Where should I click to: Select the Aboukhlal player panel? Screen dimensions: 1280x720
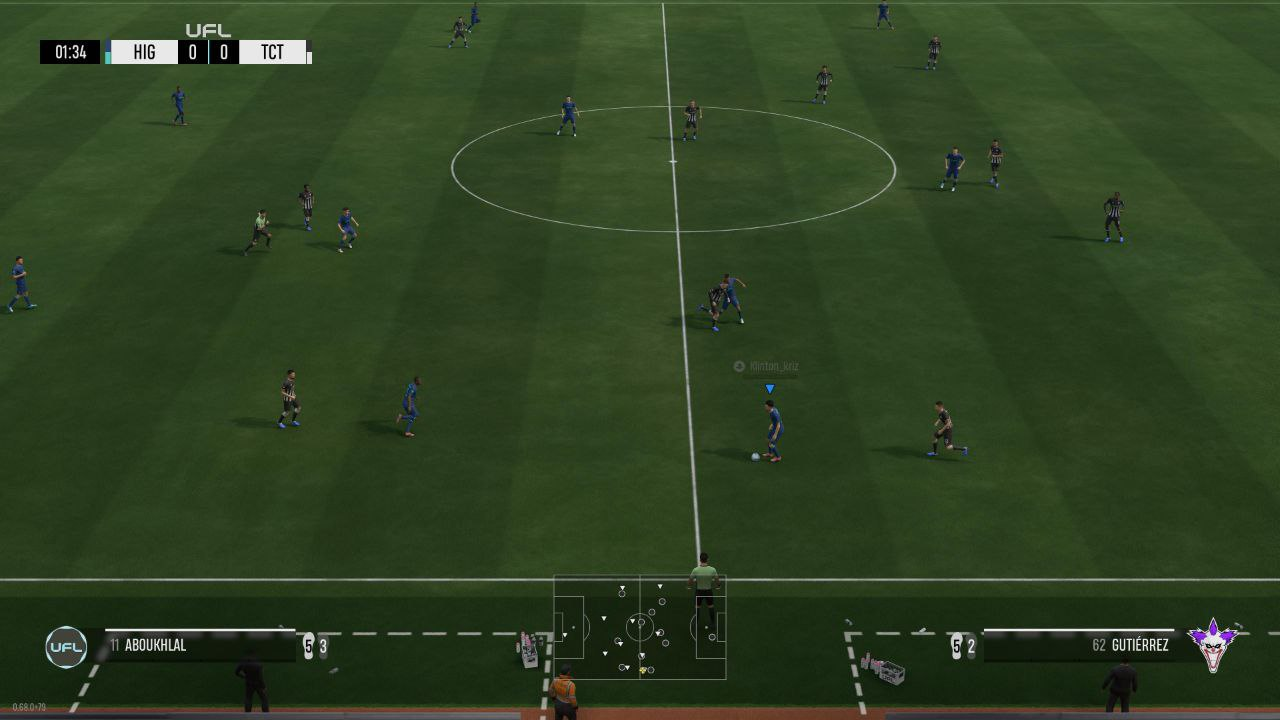pyautogui.click(x=190, y=646)
